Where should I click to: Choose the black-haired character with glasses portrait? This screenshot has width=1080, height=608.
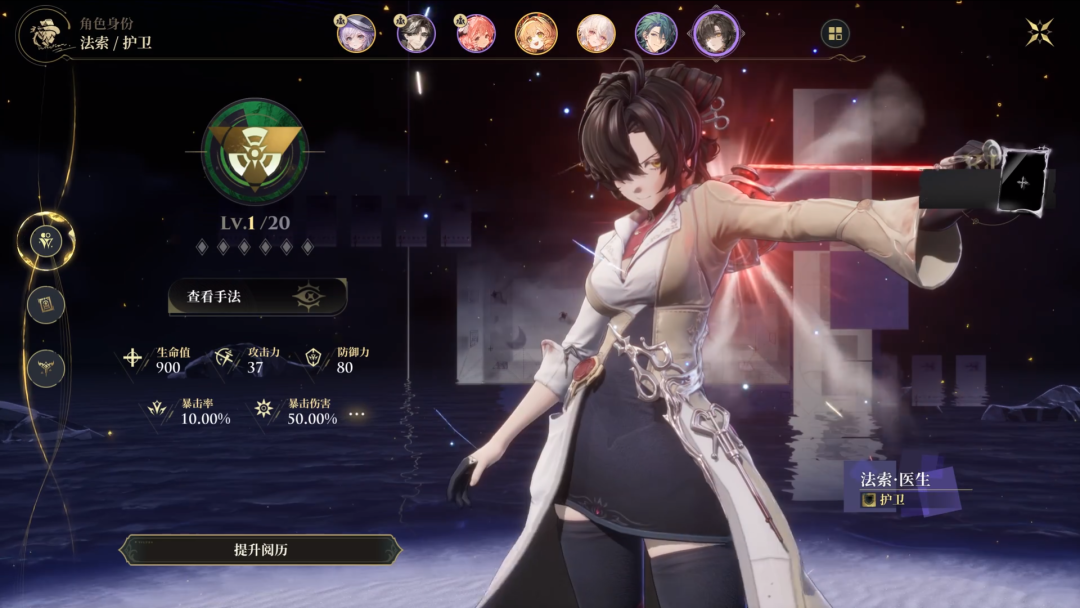[x=416, y=34]
